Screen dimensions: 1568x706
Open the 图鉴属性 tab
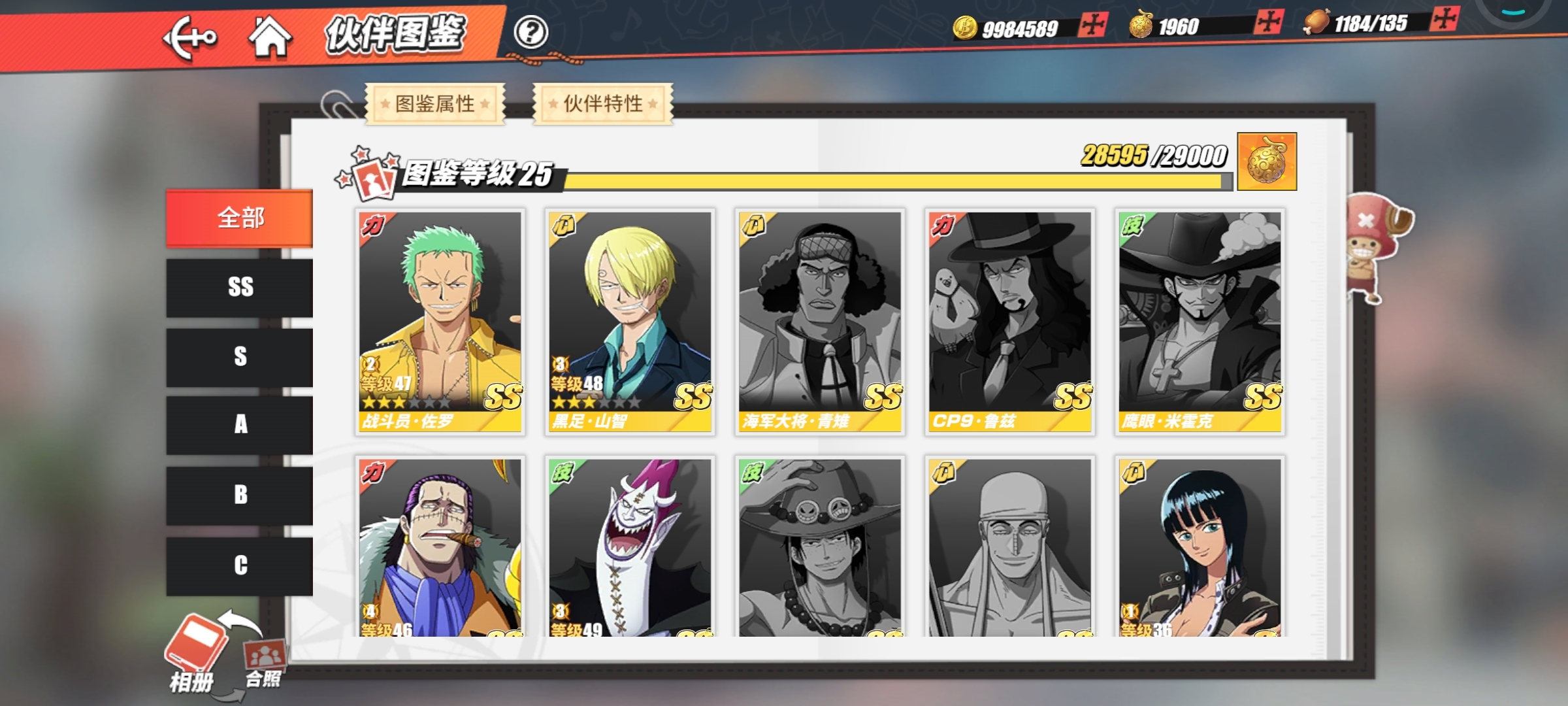click(x=435, y=103)
